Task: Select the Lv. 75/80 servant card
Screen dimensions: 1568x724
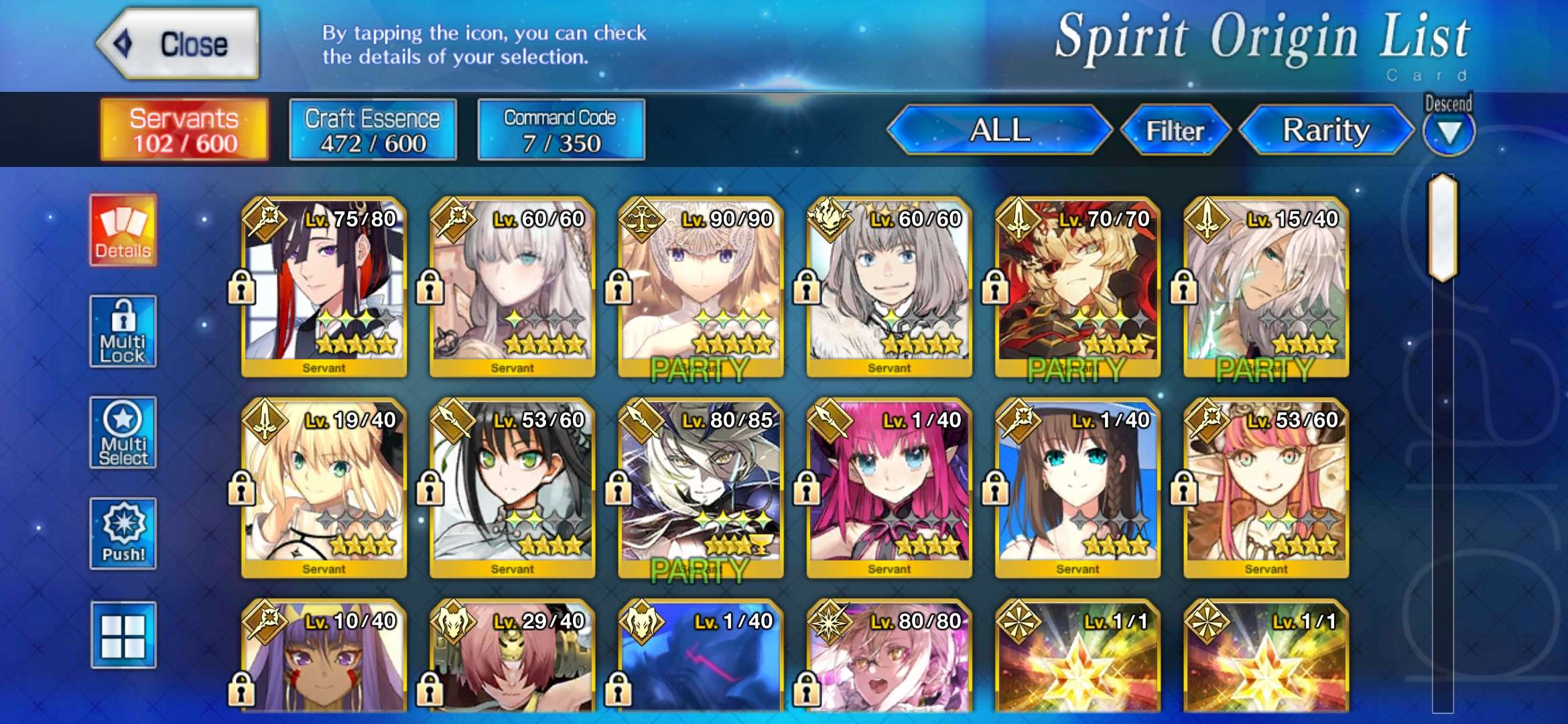Action: [324, 287]
